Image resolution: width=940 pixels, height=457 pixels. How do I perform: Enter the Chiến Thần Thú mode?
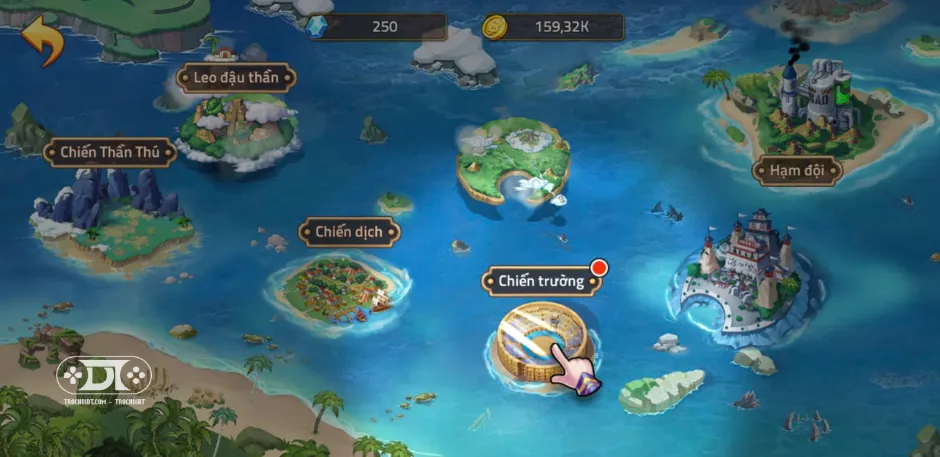pyautogui.click(x=111, y=152)
